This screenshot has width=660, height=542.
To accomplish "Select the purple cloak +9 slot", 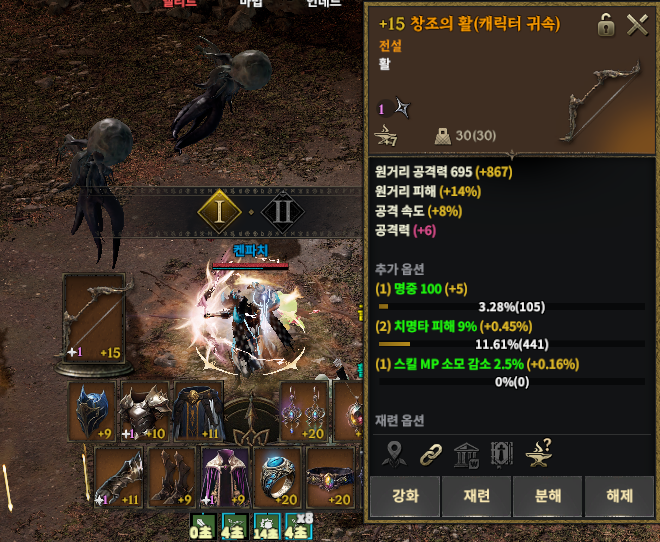I will (225, 477).
